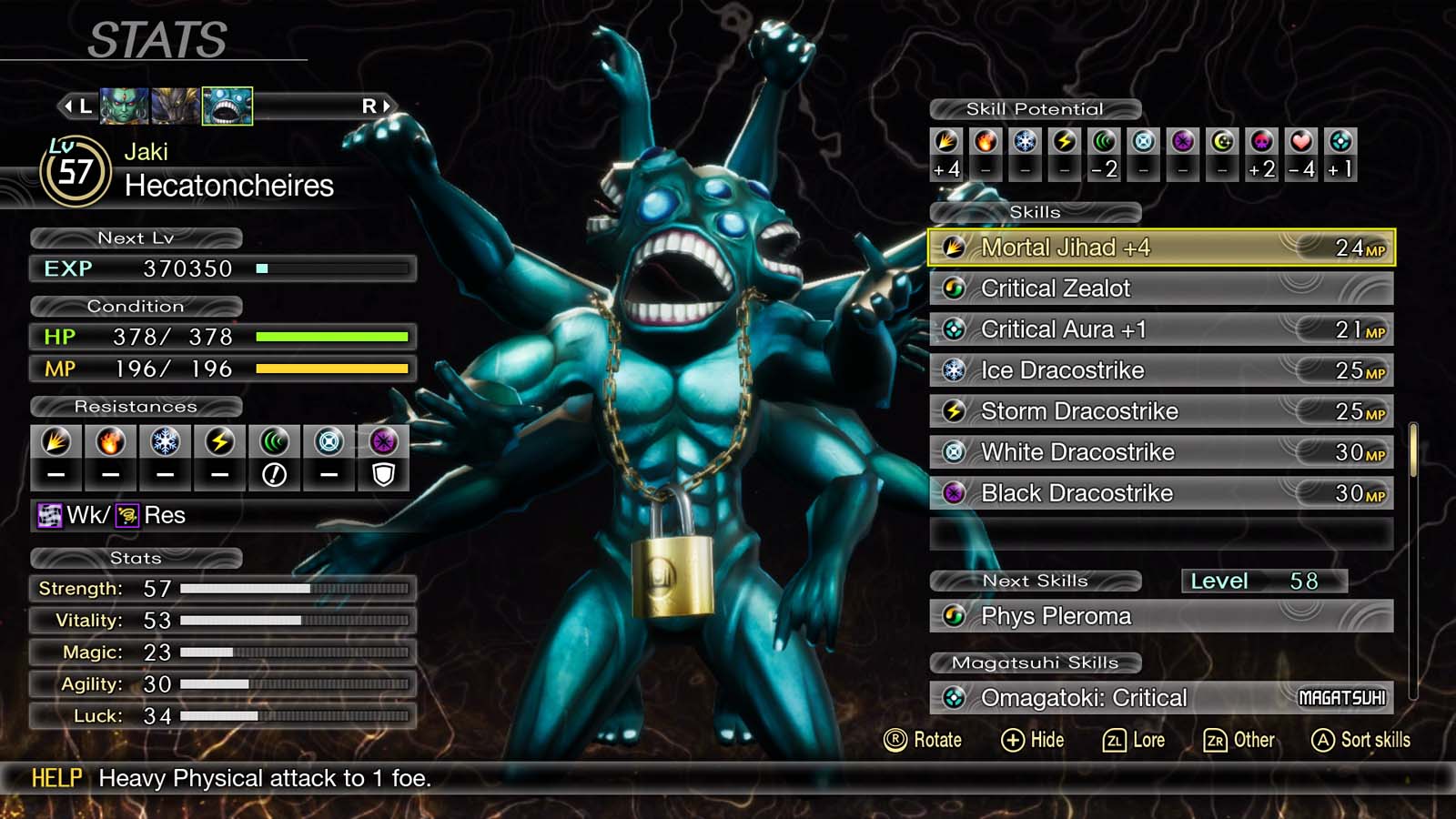
Task: Open the Lore screen via ZL prompt
Action: pyautogui.click(x=1136, y=740)
